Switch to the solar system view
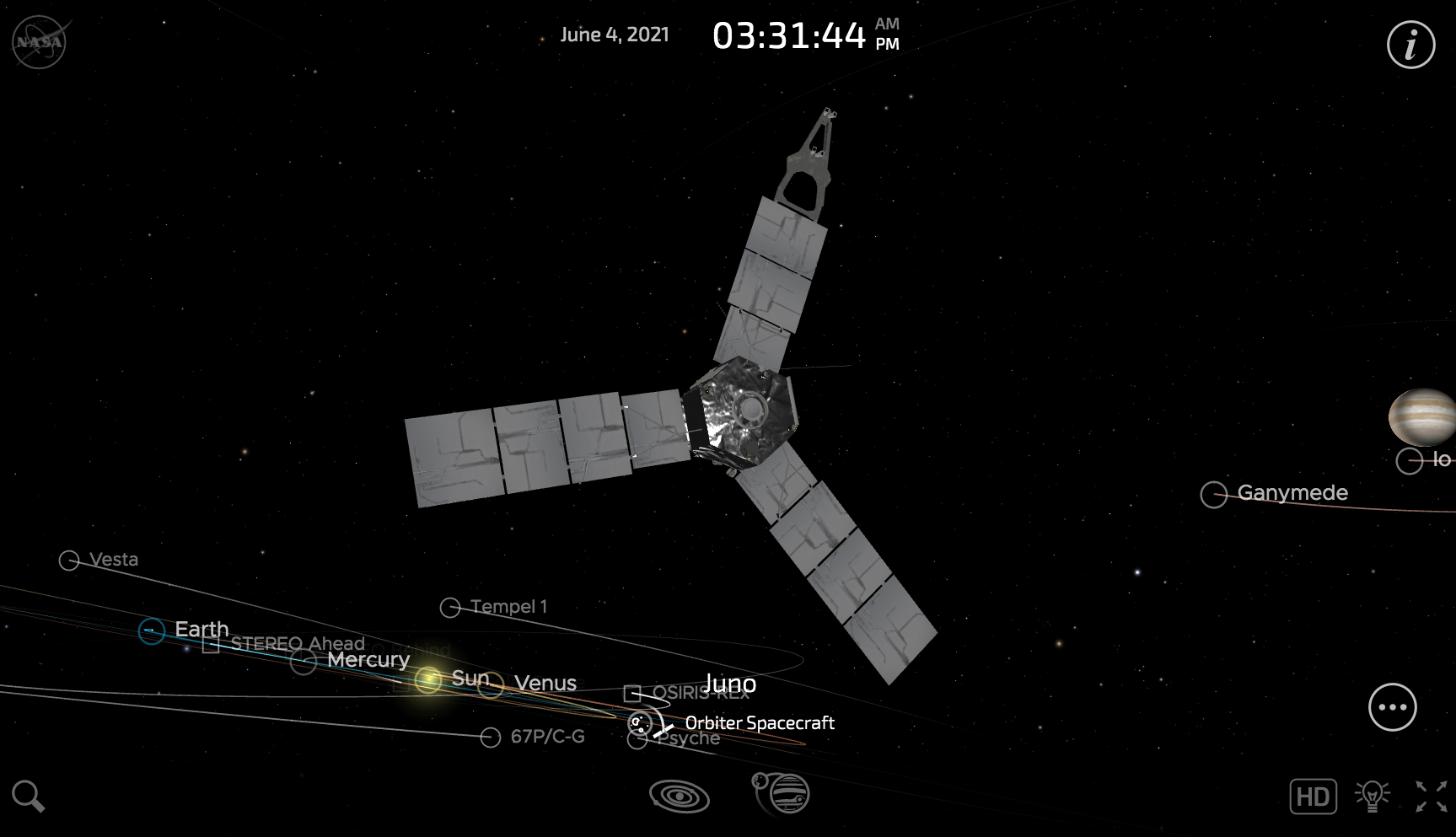The height and width of the screenshot is (837, 1456). 679,795
